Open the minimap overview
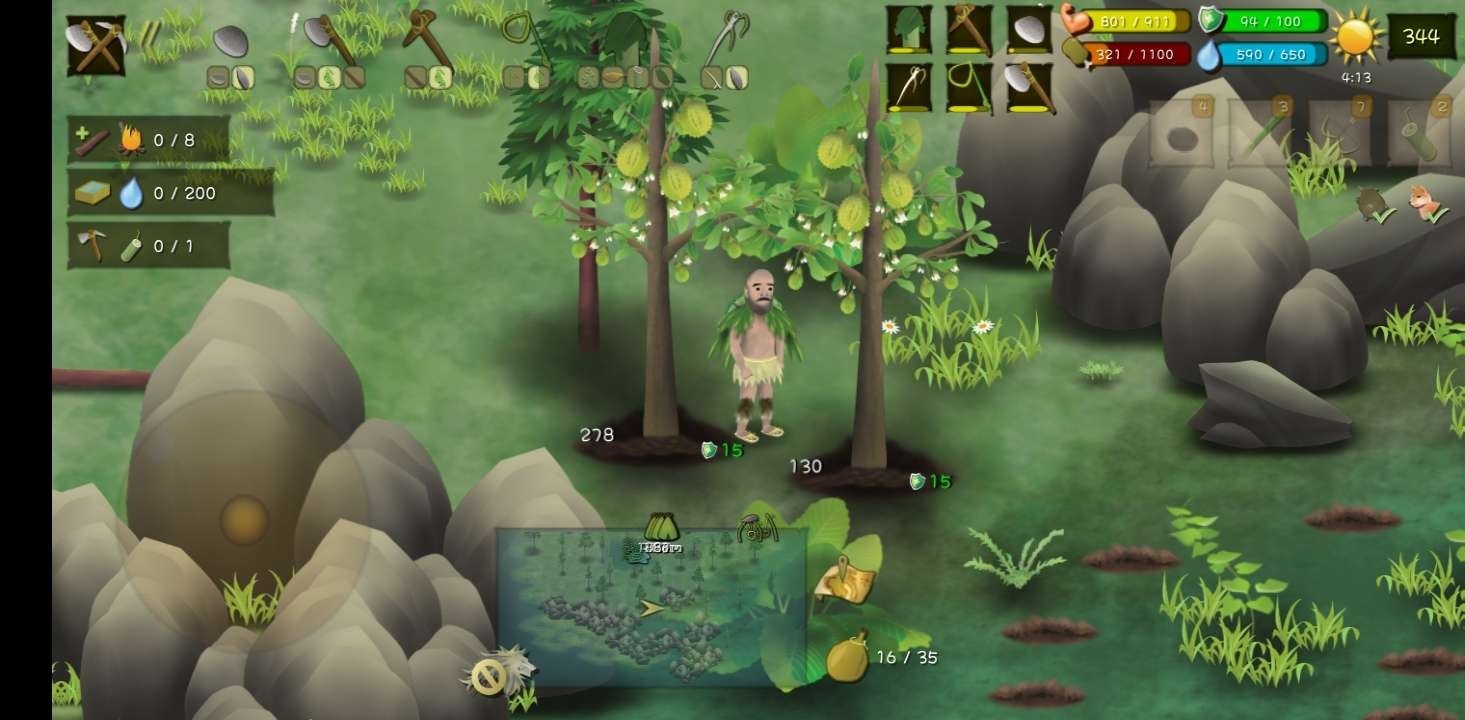Screen dimensions: 1465x720 (651, 607)
